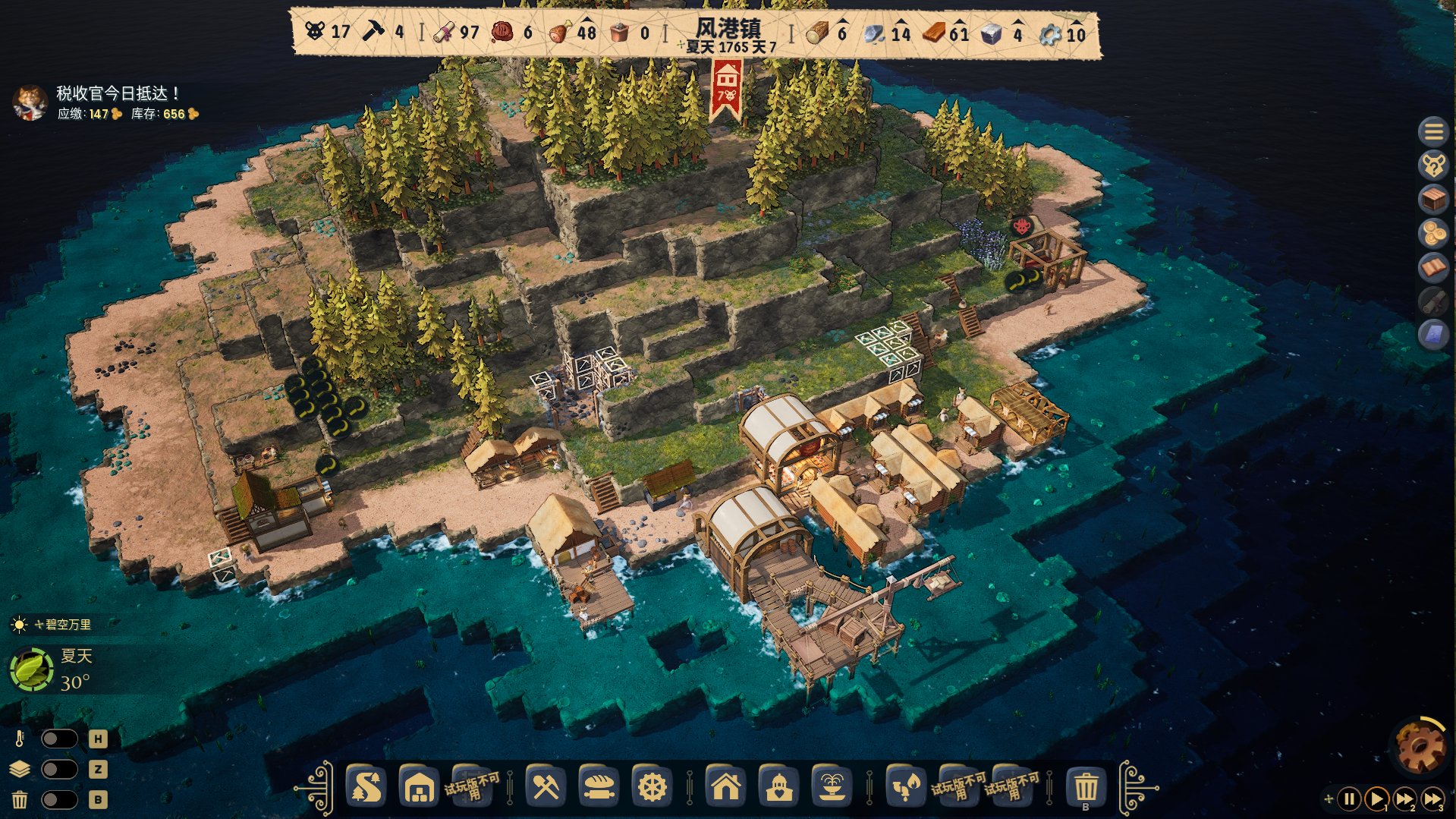
Task: Set game speed to 2x fast forward
Action: [x=1404, y=799]
